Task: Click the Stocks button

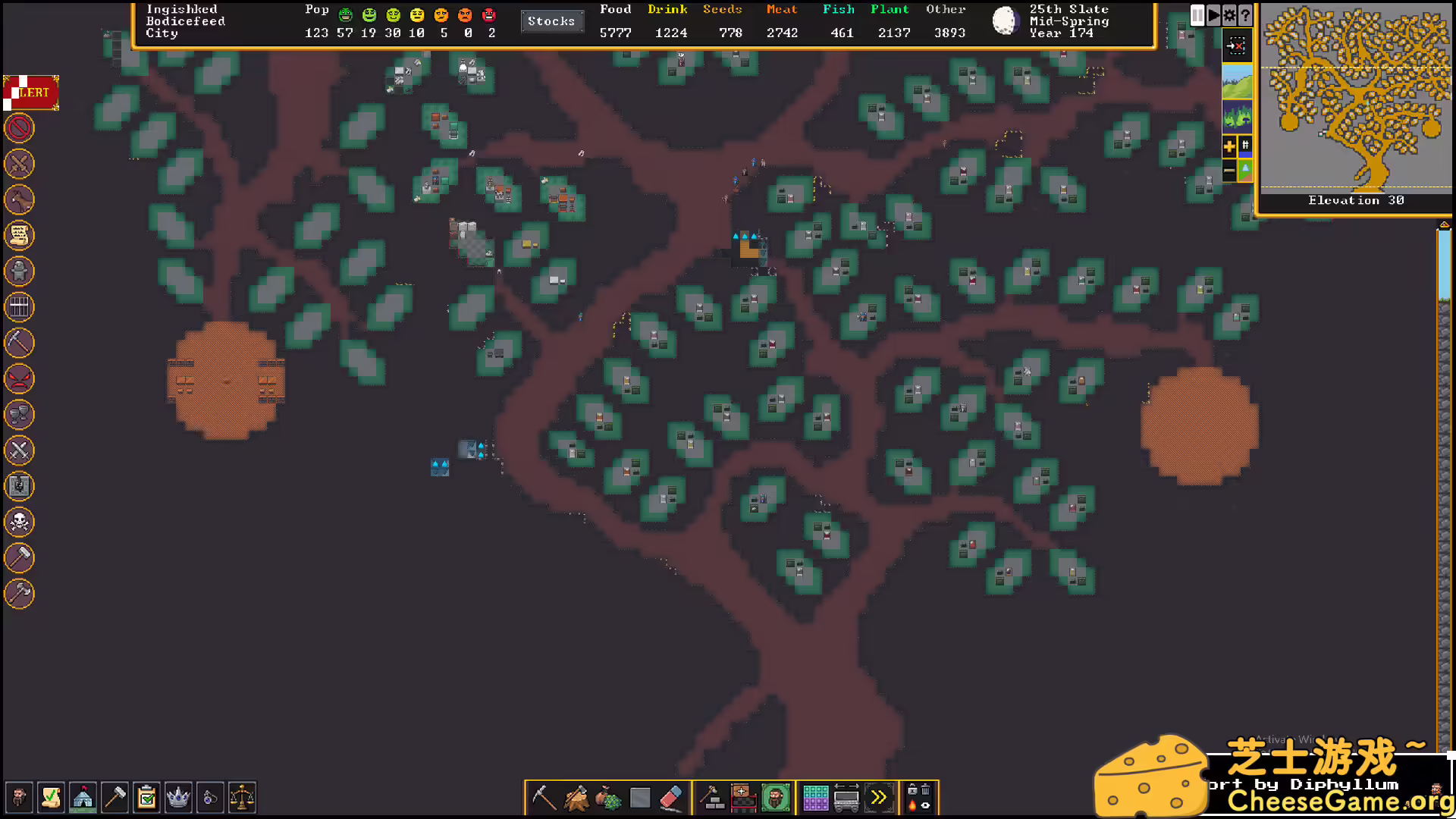Action: (x=552, y=21)
